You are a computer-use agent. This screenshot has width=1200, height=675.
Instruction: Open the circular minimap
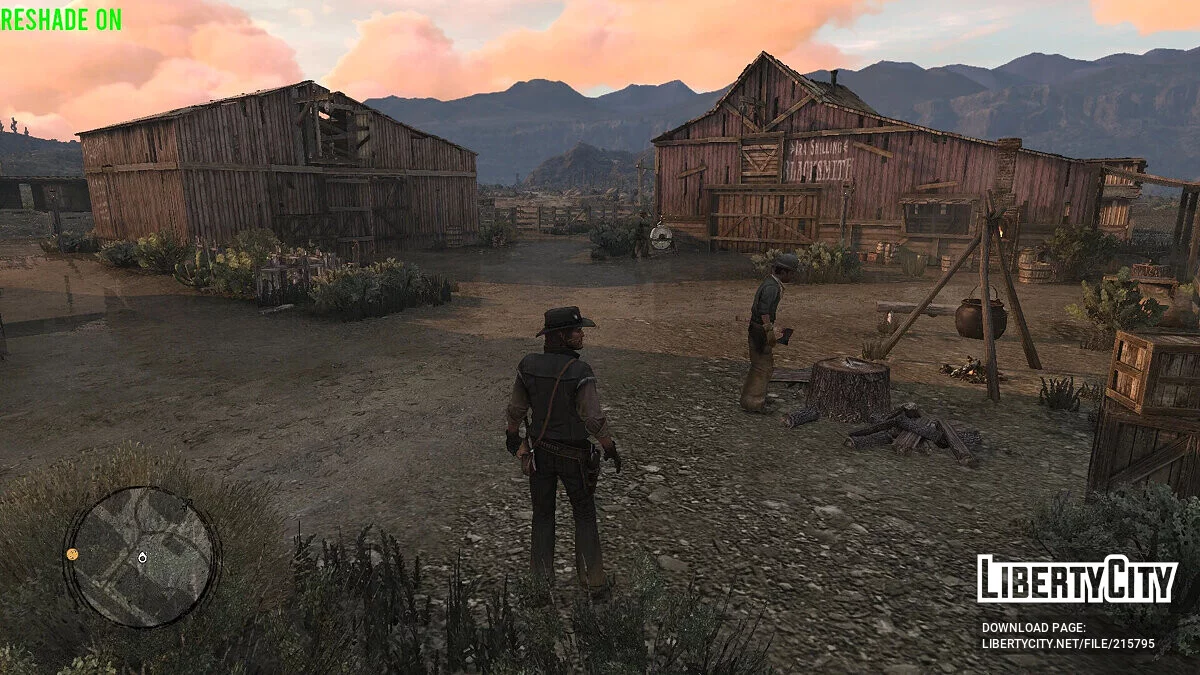[x=141, y=557]
